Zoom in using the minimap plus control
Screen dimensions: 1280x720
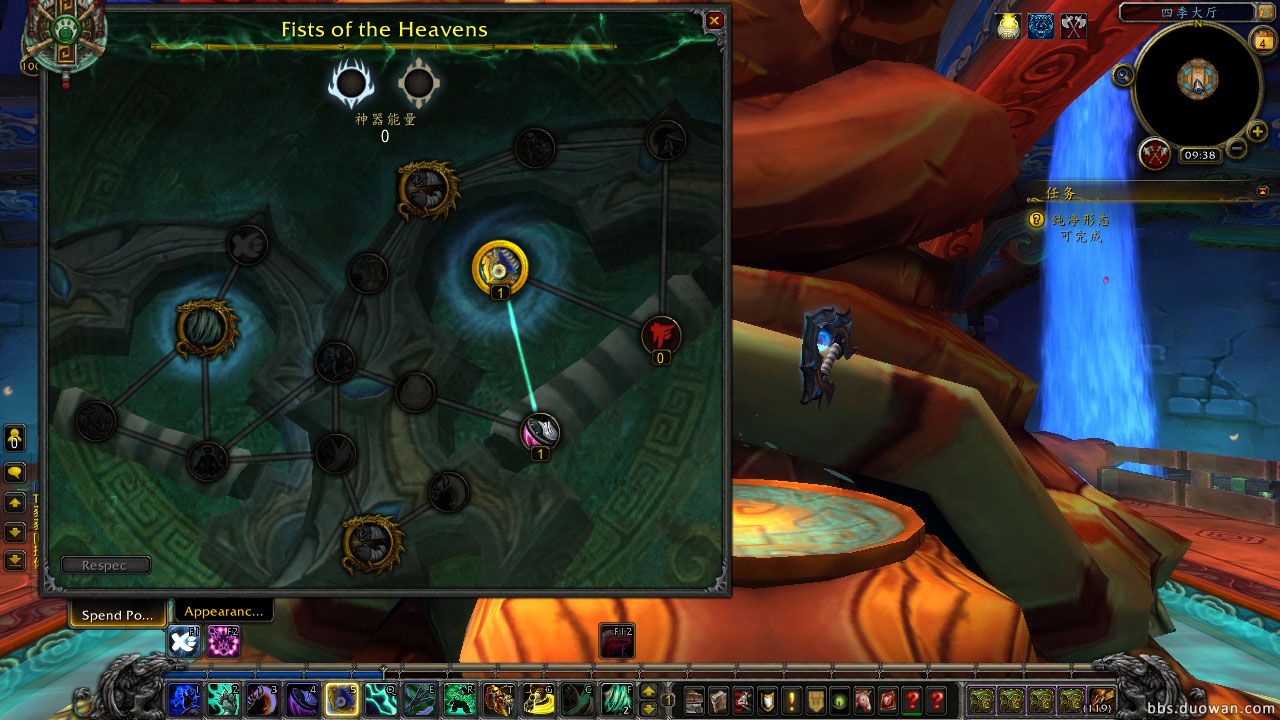[1258, 131]
